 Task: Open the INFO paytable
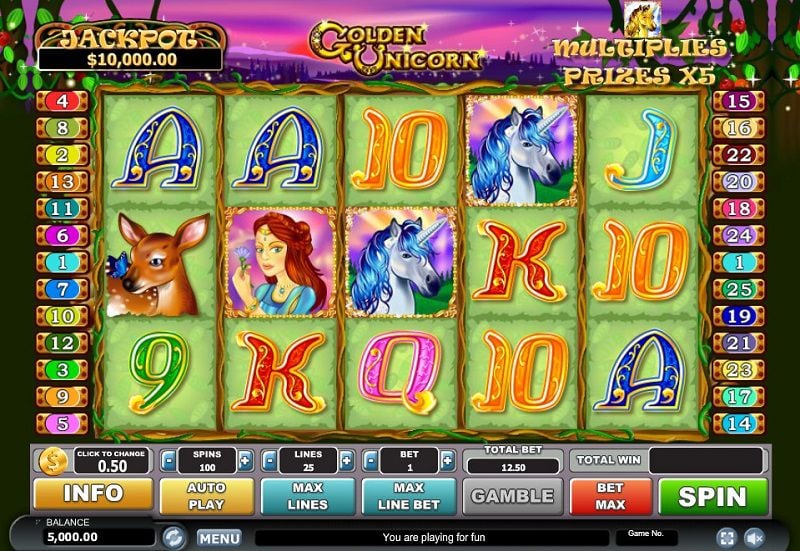[x=93, y=494]
